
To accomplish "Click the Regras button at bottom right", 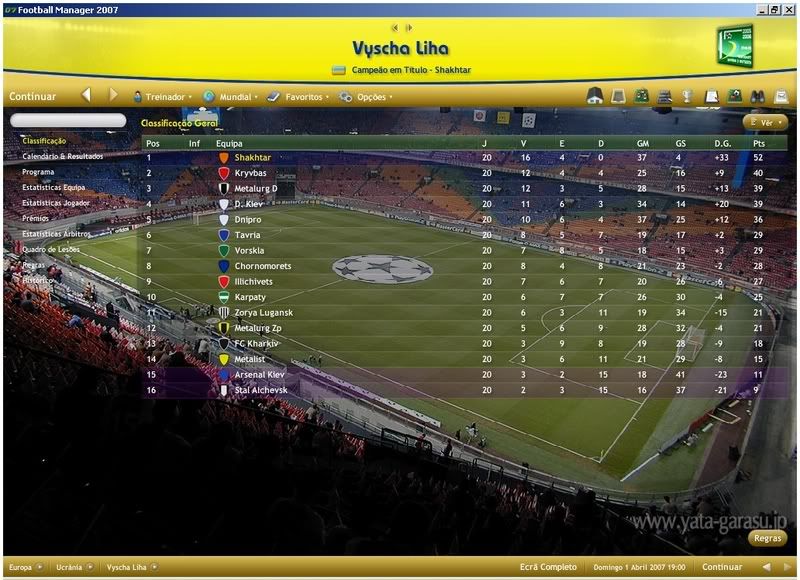I will pos(768,538).
